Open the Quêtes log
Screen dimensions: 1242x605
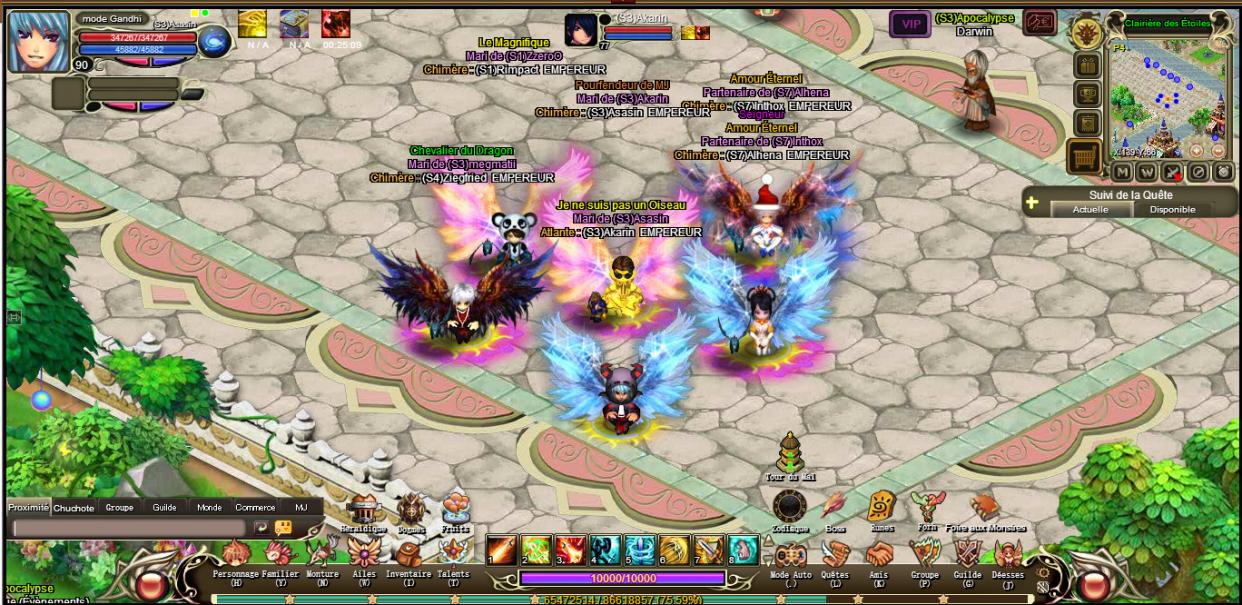point(834,555)
